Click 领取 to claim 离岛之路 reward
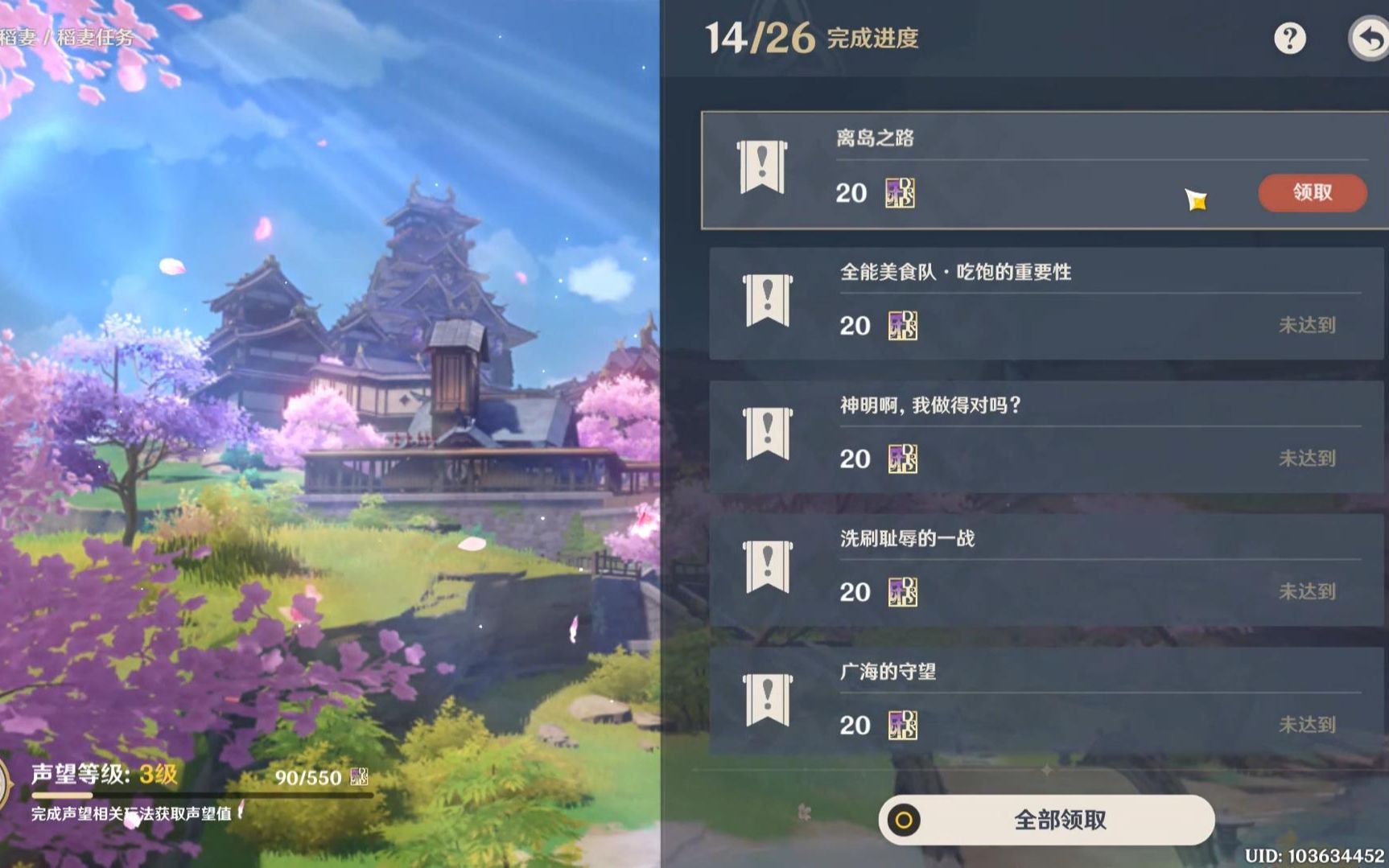This screenshot has height=868, width=1389. pyautogui.click(x=1313, y=192)
